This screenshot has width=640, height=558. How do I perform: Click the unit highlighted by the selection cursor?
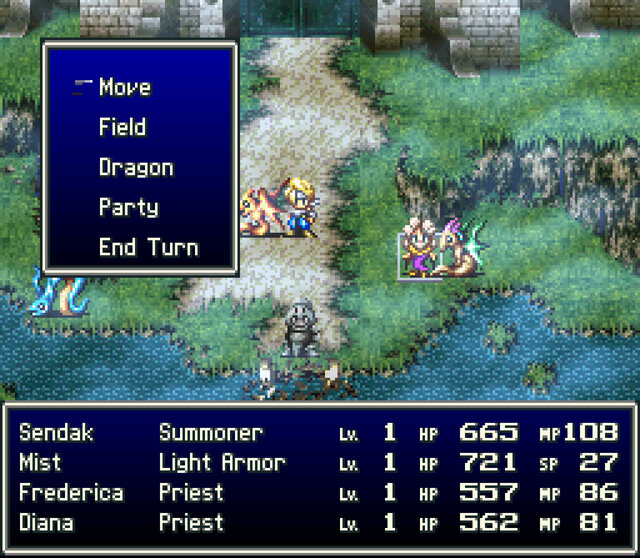click(x=420, y=254)
